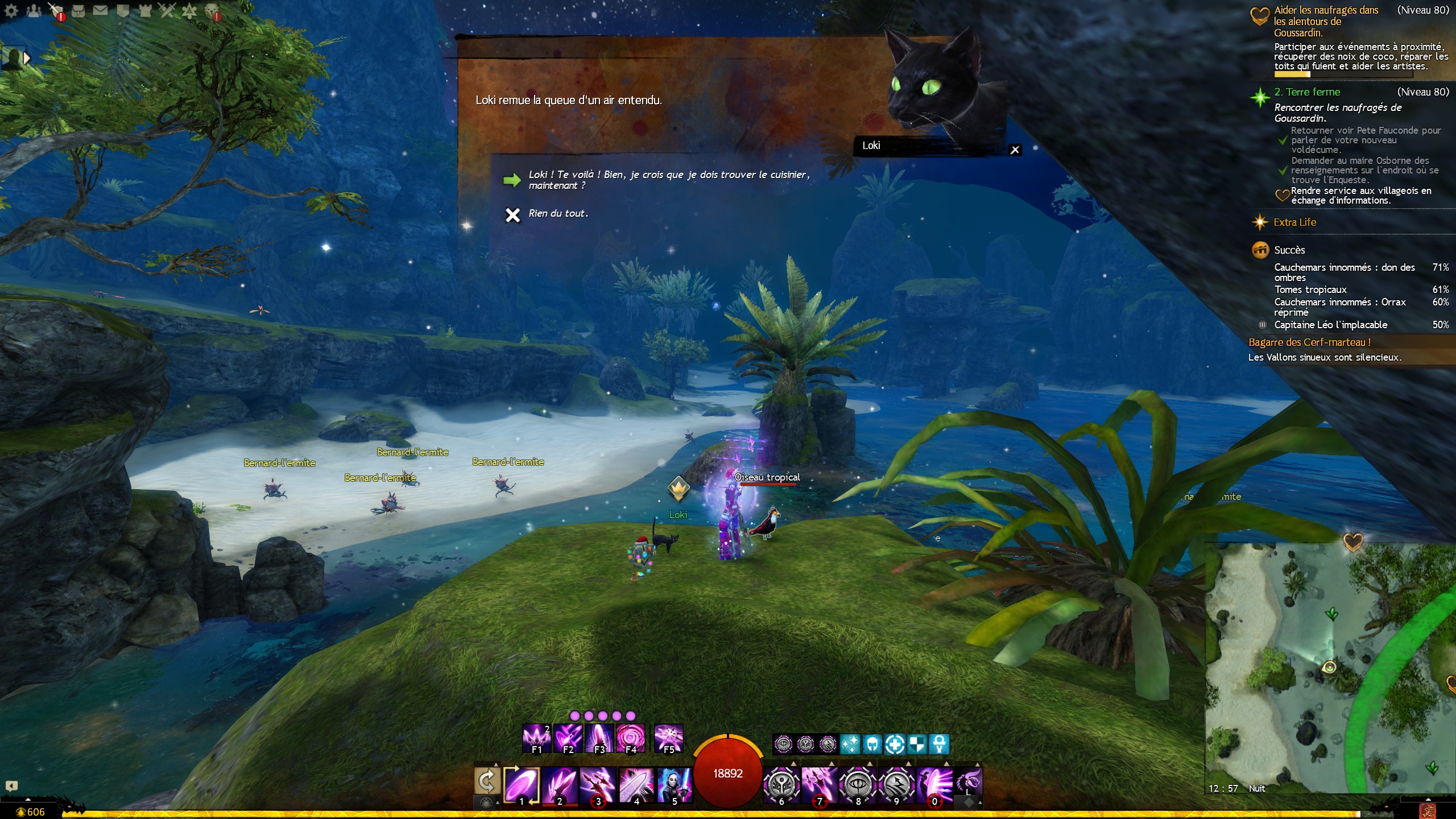This screenshot has height=819, width=1456.
Task: Close the Loki dialogue window
Action: [x=1015, y=150]
